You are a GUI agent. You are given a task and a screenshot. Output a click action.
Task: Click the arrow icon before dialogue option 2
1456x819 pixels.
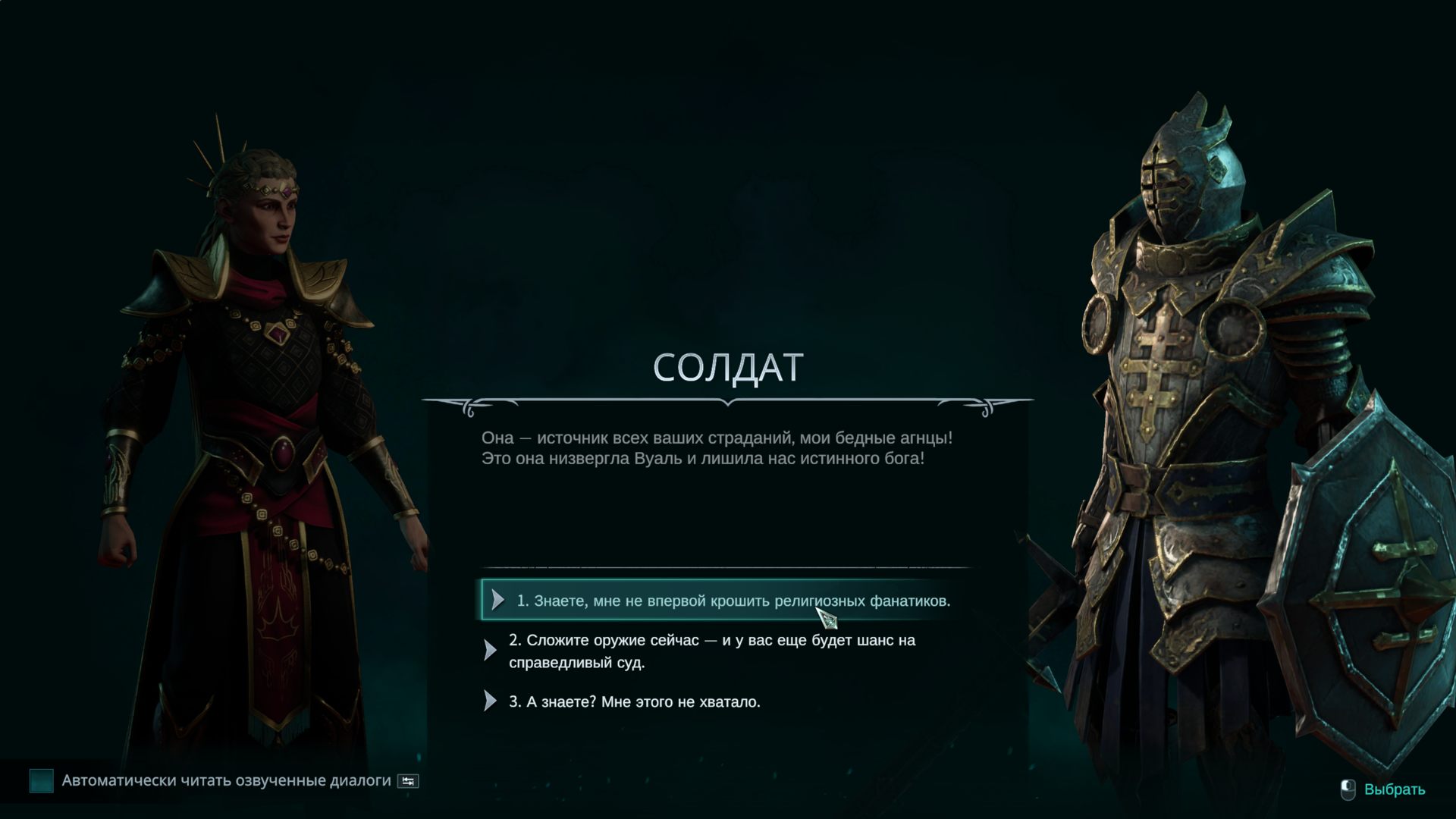(x=489, y=648)
